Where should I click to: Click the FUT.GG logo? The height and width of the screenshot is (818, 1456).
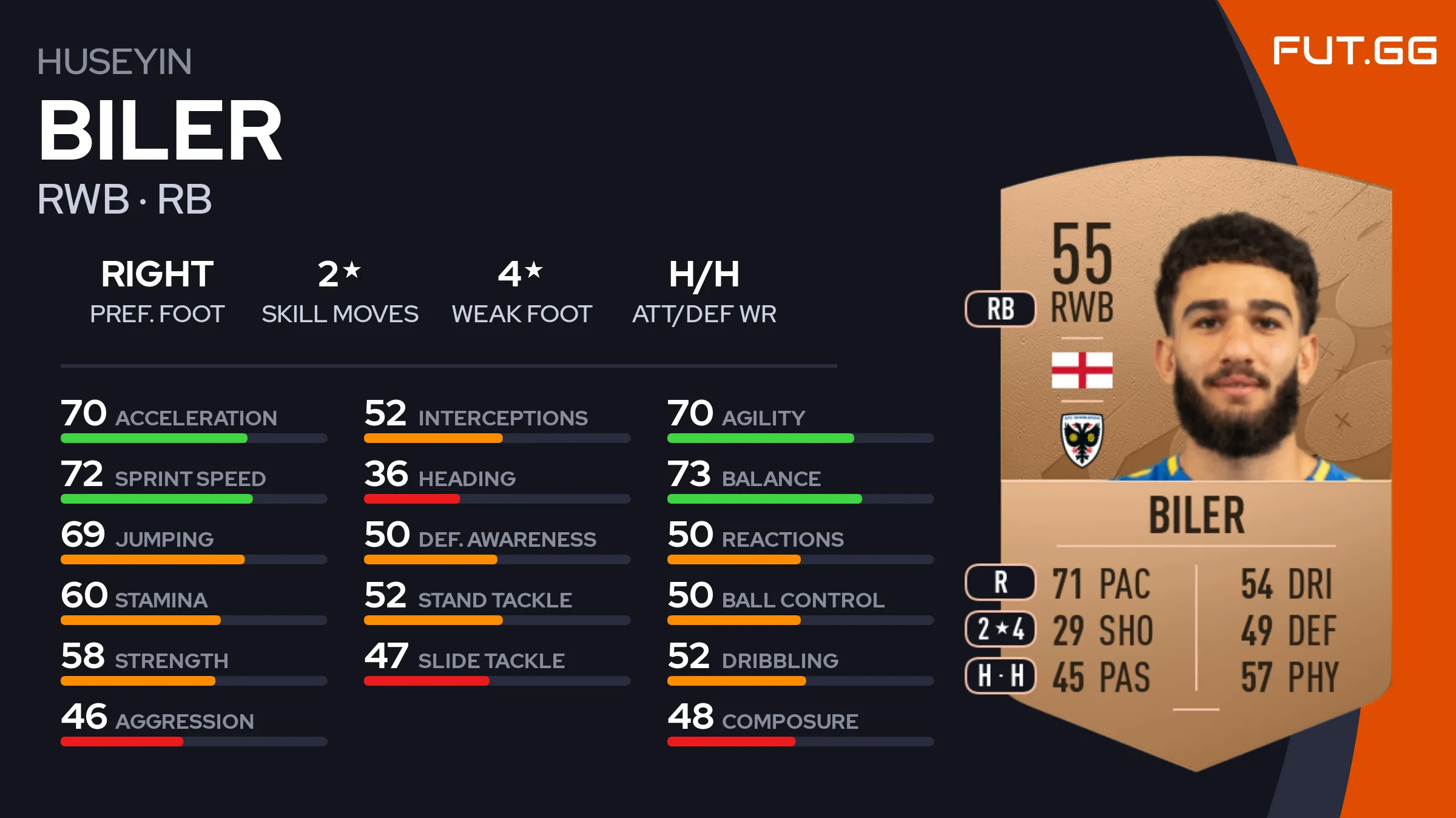tap(1354, 50)
